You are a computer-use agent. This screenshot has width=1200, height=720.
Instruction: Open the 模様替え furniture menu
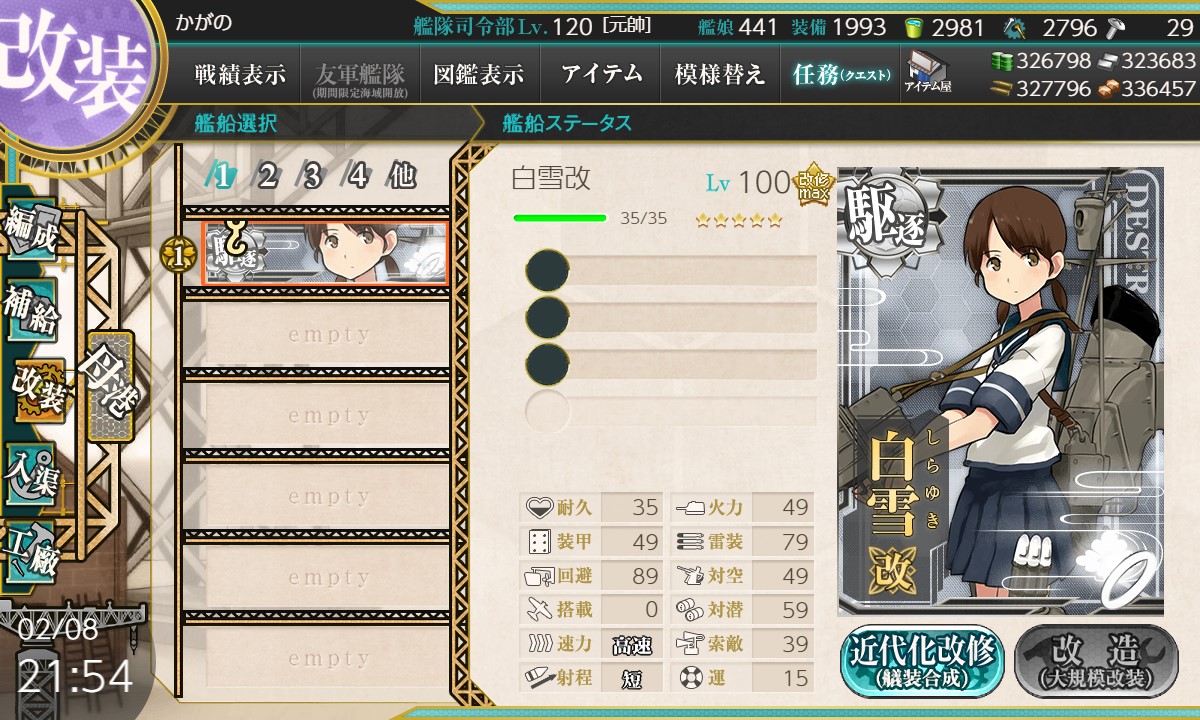tap(719, 74)
